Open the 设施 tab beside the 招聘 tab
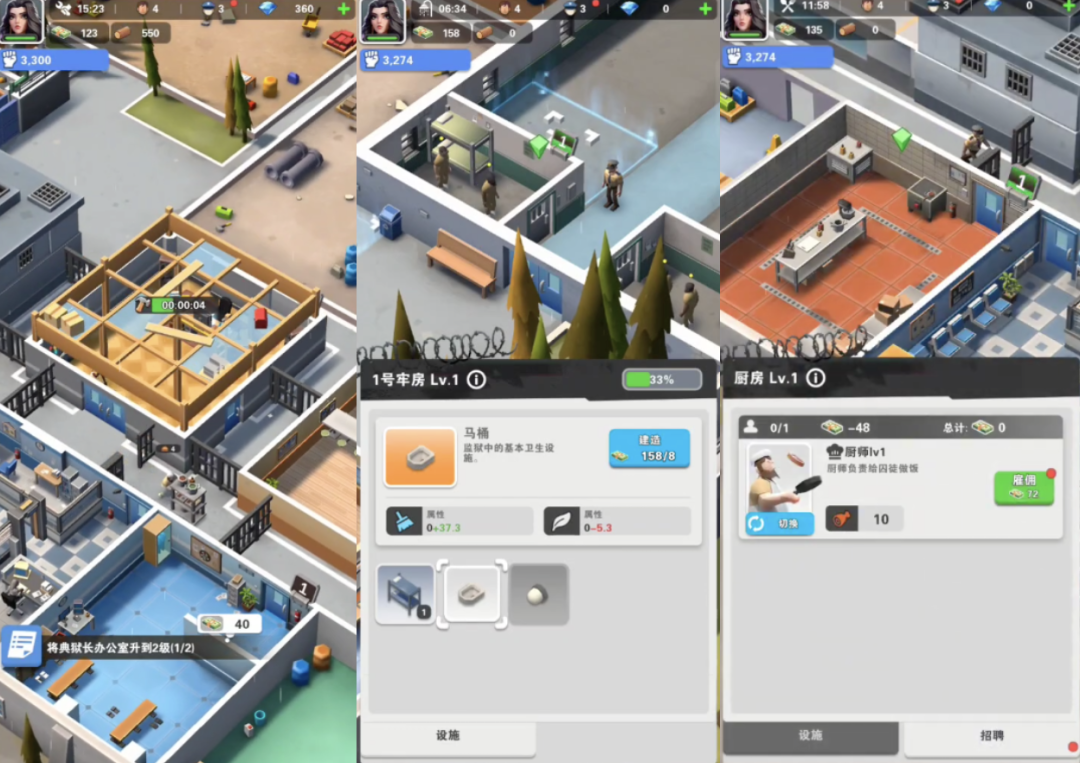 810,736
